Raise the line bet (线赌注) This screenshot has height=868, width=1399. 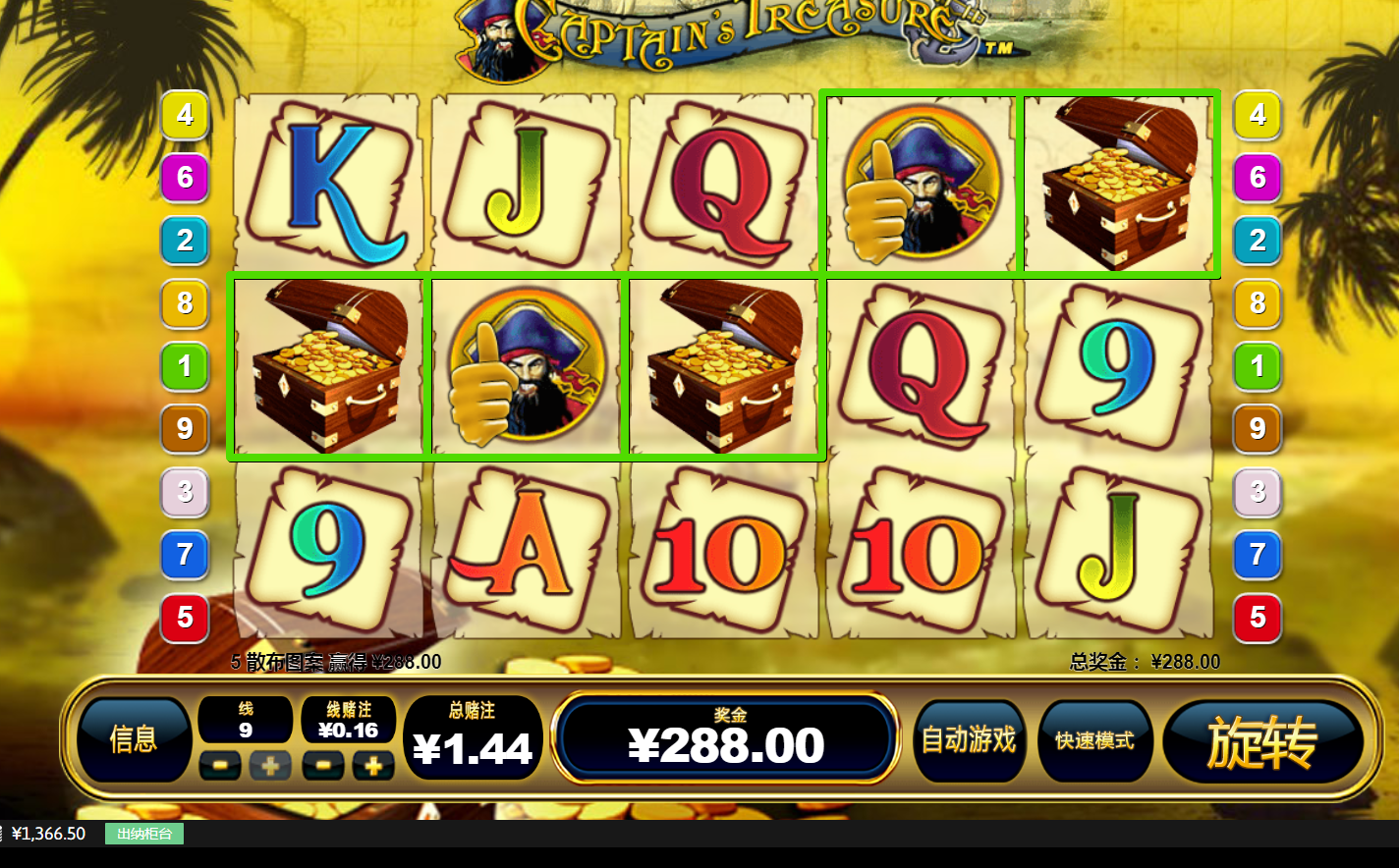pyautogui.click(x=373, y=766)
